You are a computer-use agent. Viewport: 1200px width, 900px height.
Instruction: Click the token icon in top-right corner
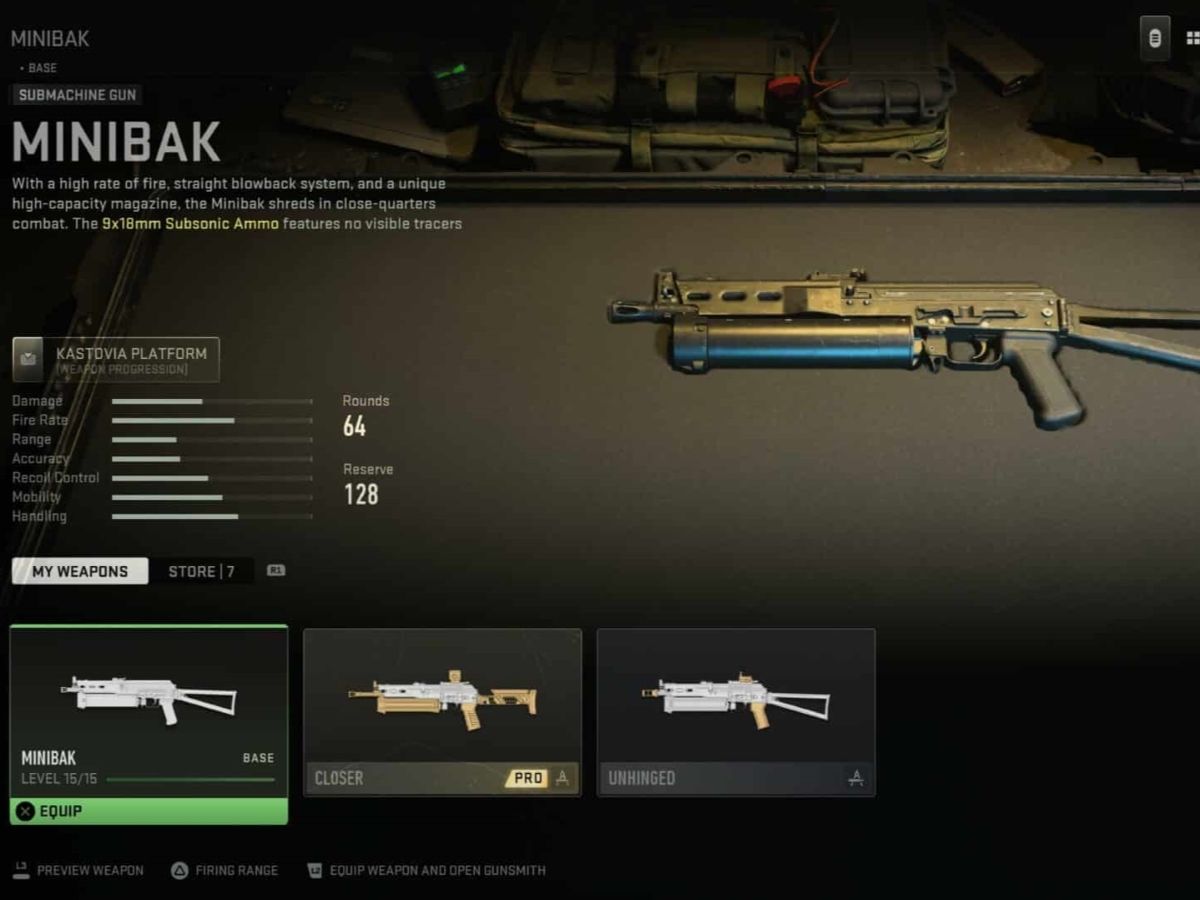pyautogui.click(x=1154, y=39)
